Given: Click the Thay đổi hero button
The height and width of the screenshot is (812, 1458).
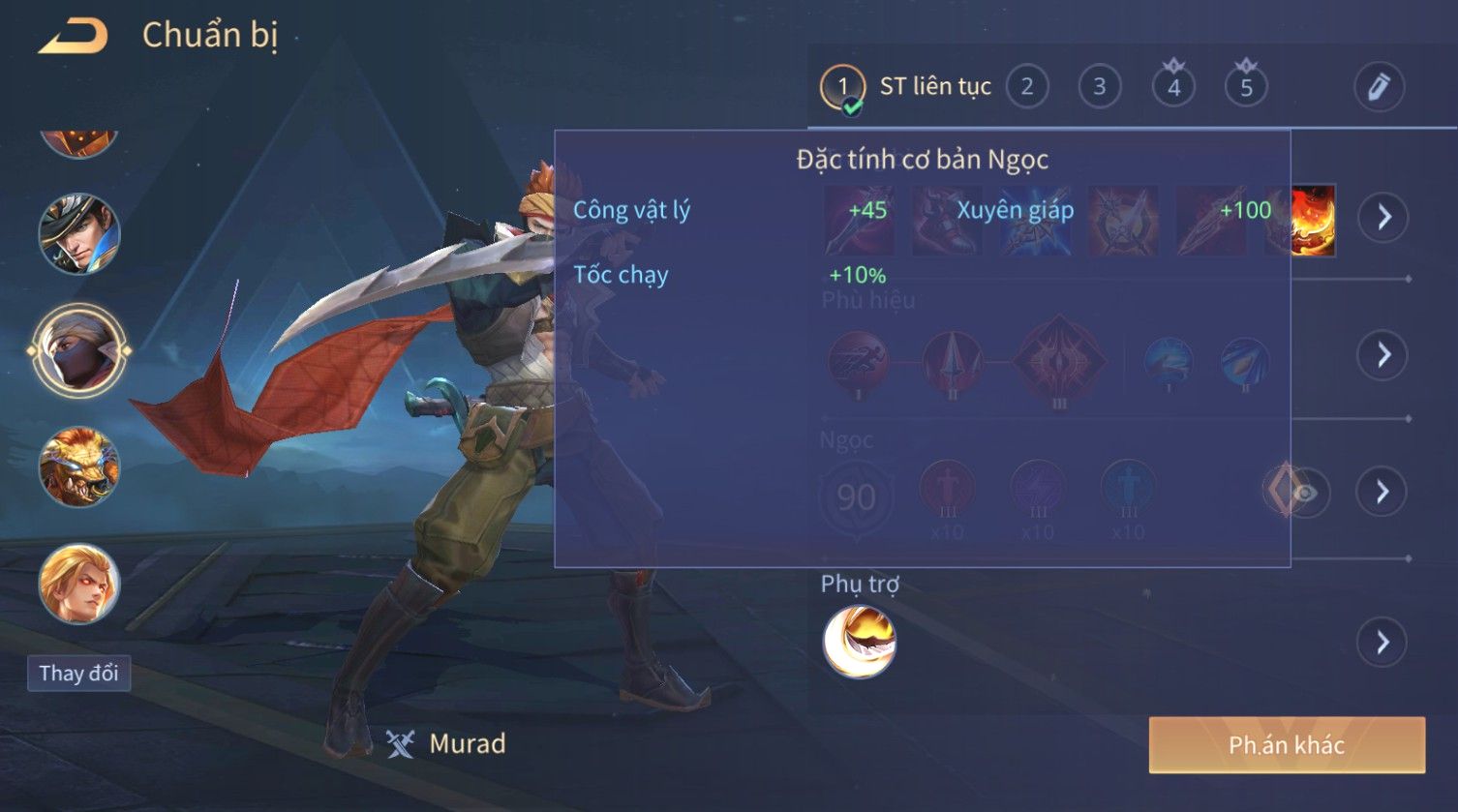Looking at the screenshot, I should pyautogui.click(x=78, y=673).
